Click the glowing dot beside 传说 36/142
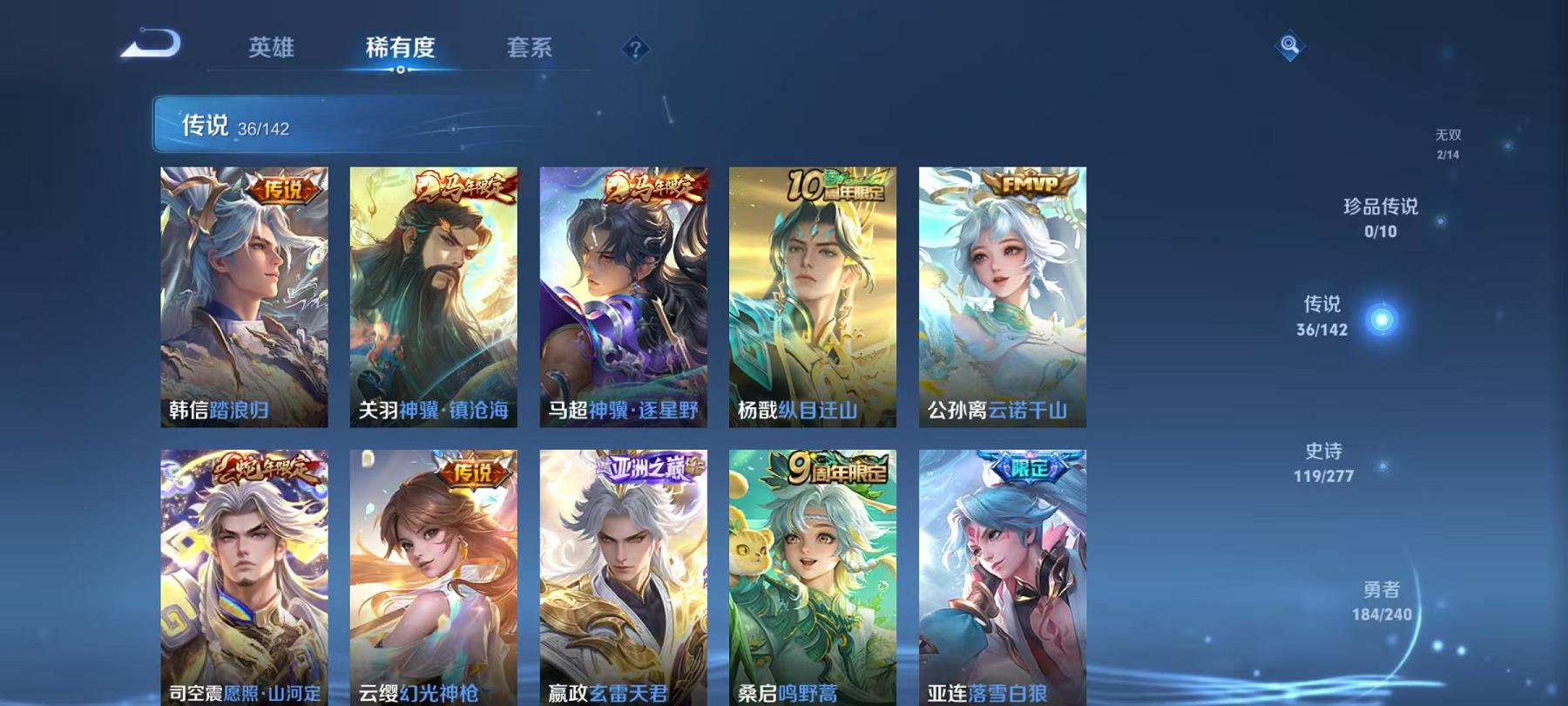1568x706 pixels. (x=1383, y=318)
